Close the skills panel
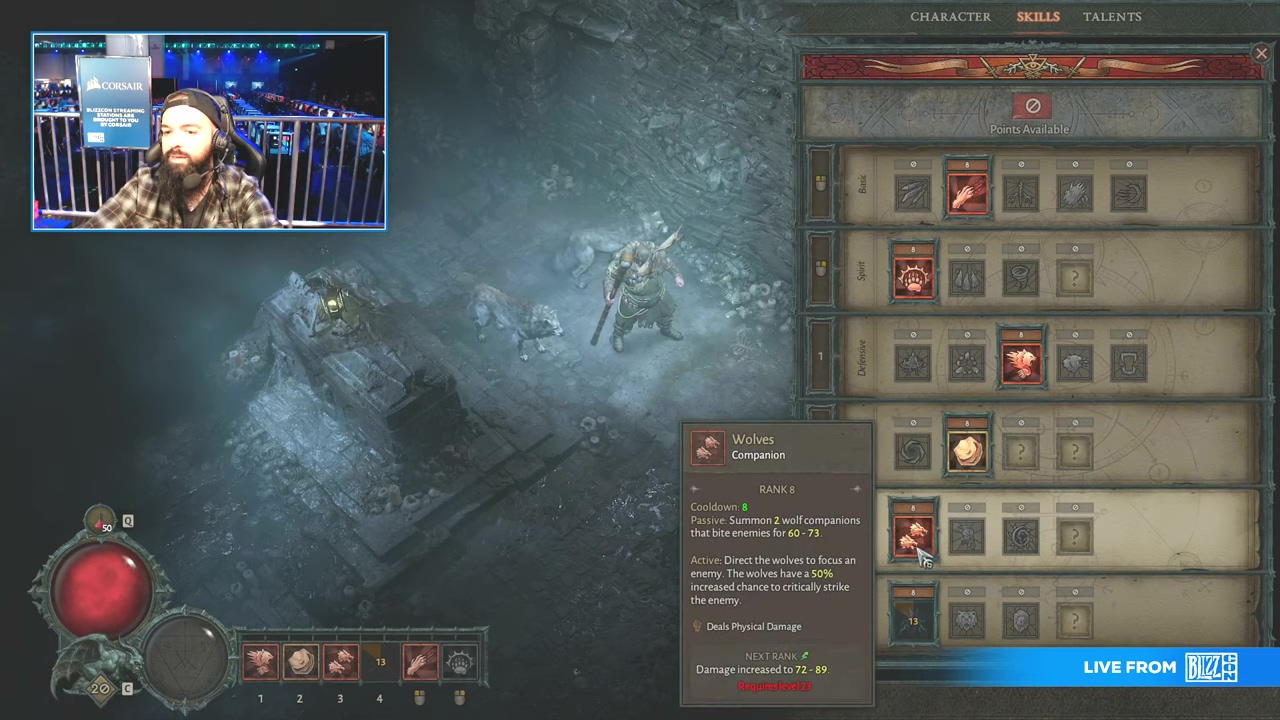Image resolution: width=1280 pixels, height=720 pixels. pos(1261,54)
